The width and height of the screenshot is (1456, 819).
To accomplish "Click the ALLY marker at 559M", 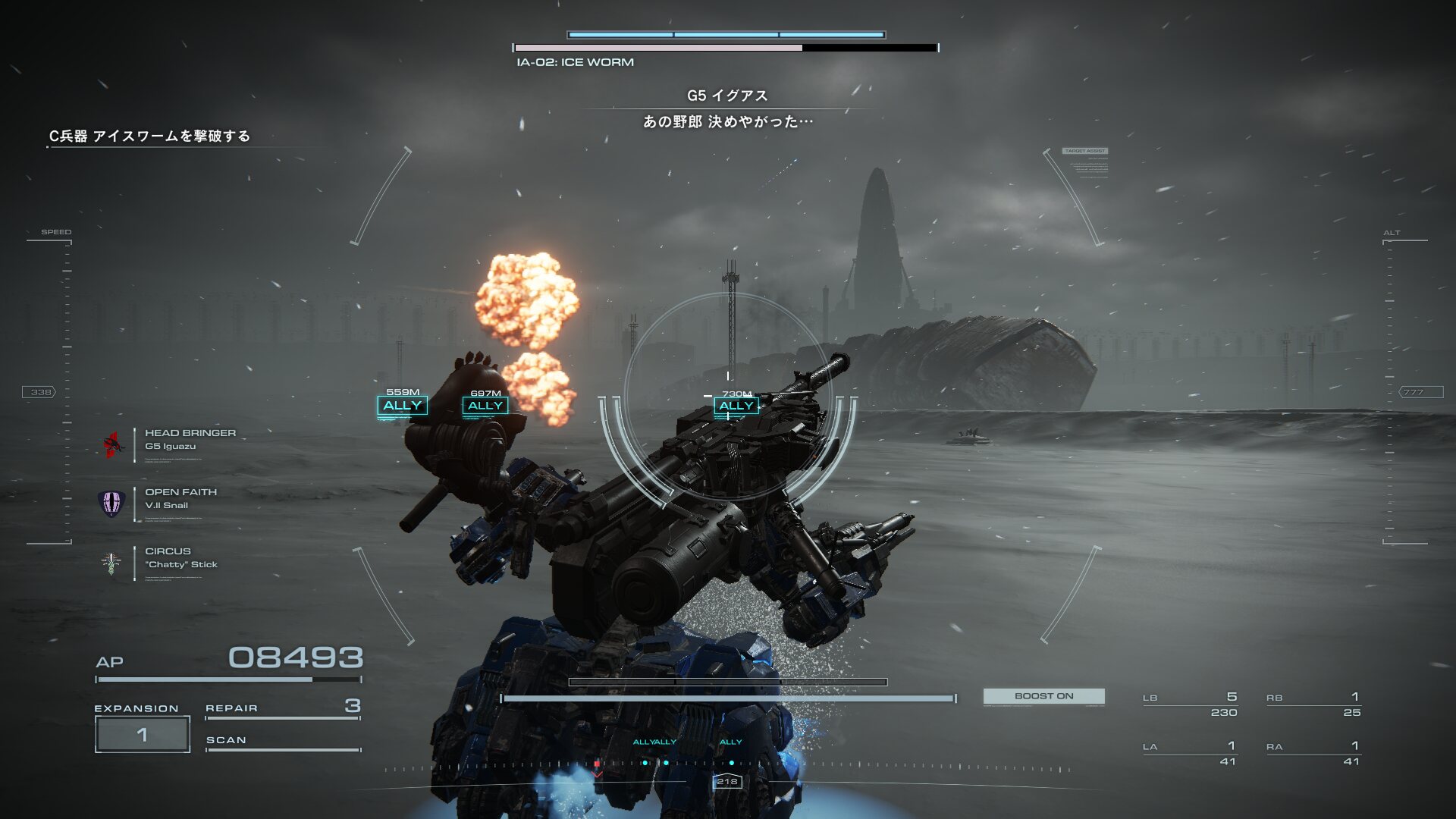I will [402, 406].
